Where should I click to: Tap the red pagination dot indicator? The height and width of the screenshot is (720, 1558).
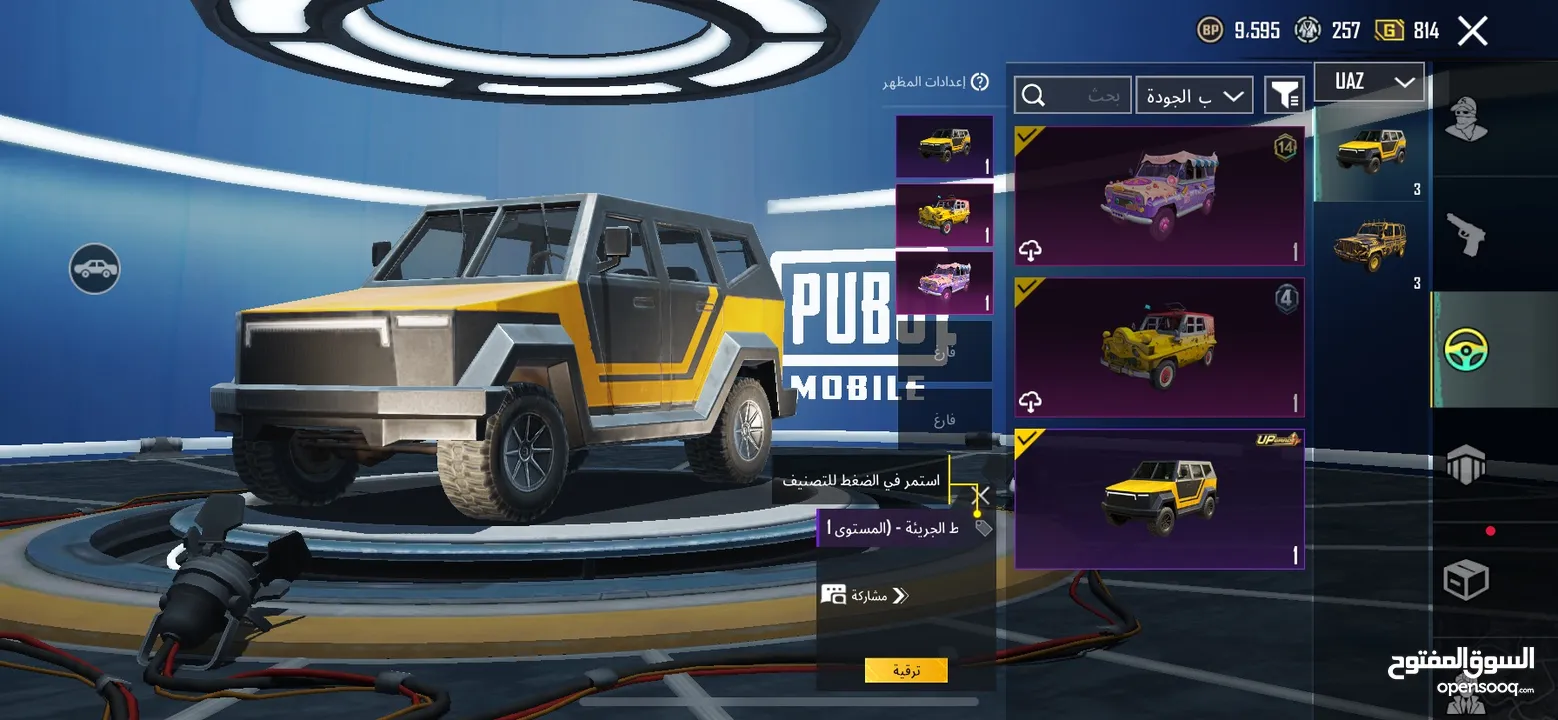coord(1492,530)
